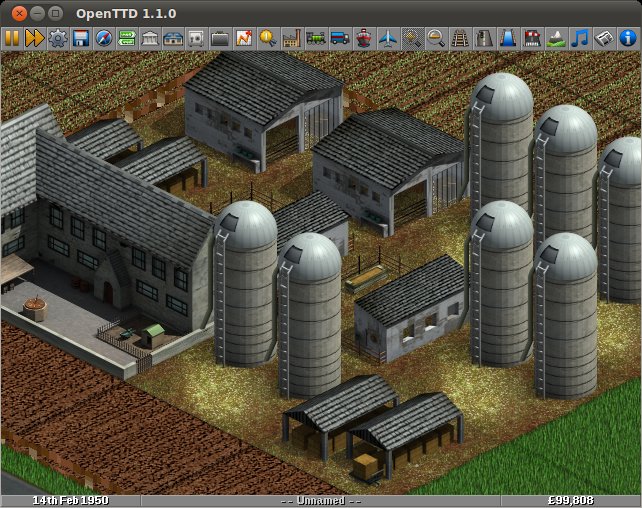Viewport: 642px width, 508px height.
Task: Open the company briefcase icon
Action: point(220,38)
